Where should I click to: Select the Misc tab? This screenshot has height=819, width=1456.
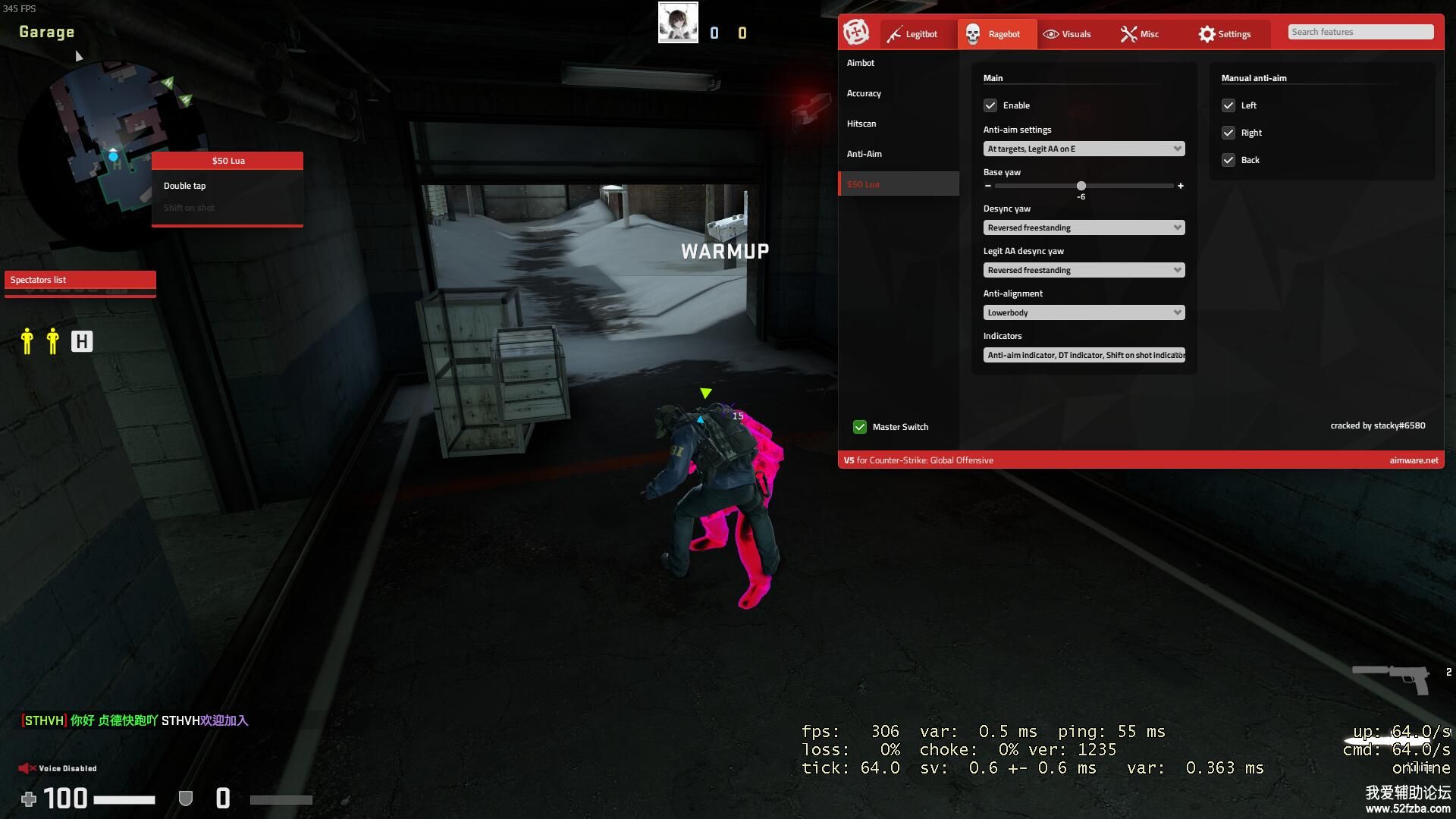[1140, 34]
